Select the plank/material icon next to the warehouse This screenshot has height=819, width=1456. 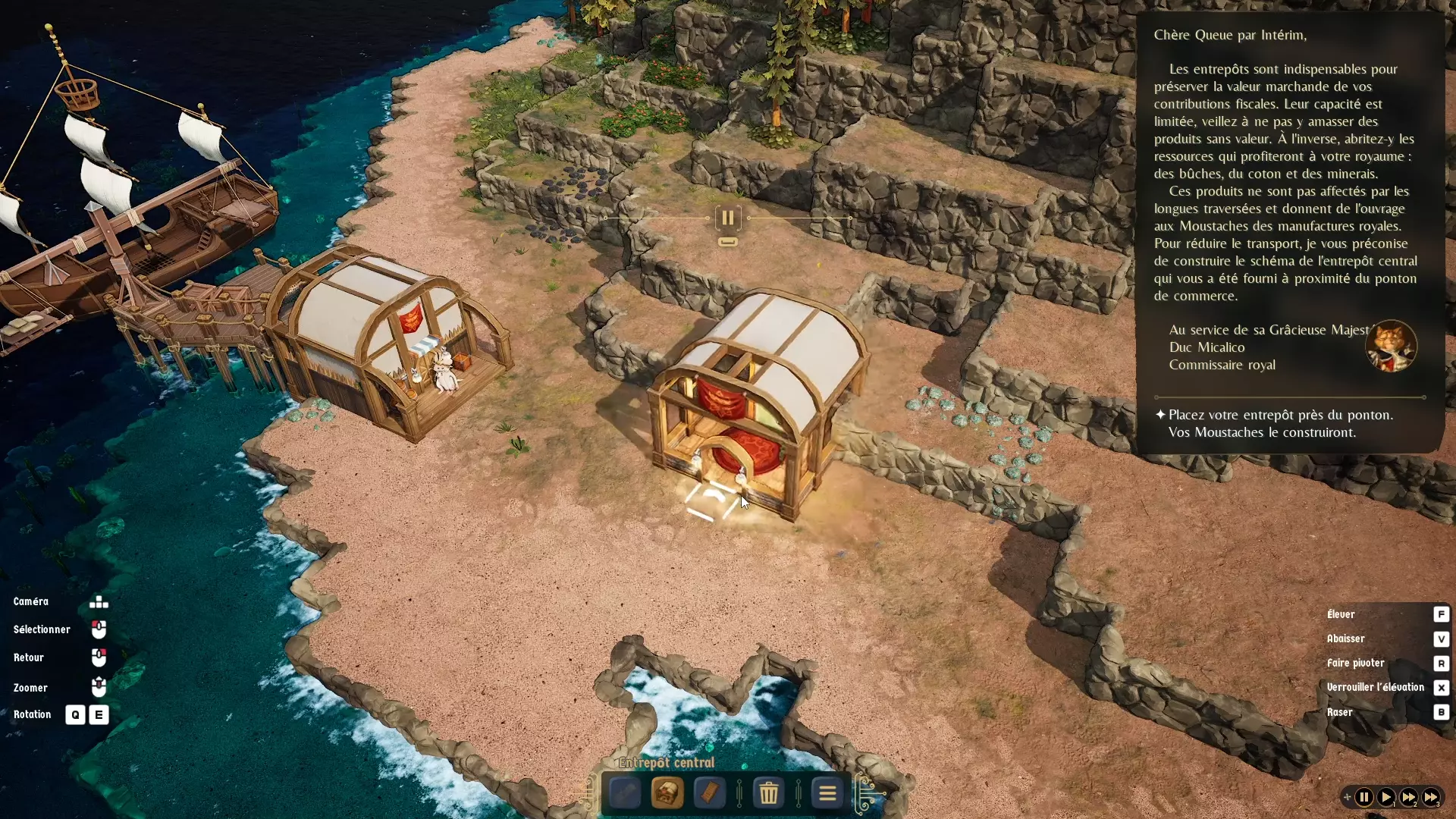709,793
